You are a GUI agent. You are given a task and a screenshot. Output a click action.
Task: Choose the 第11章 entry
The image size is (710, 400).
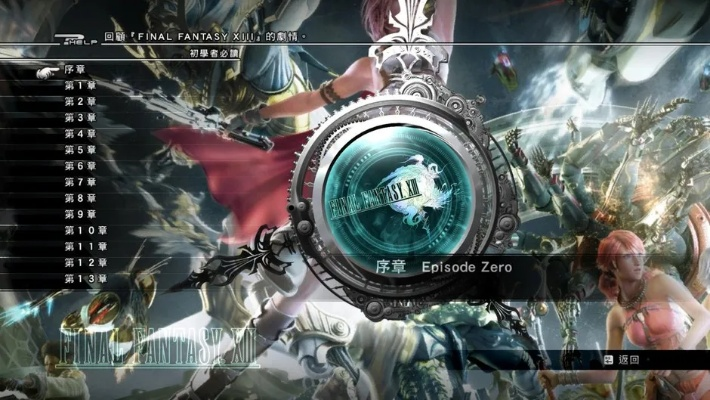tap(84, 246)
